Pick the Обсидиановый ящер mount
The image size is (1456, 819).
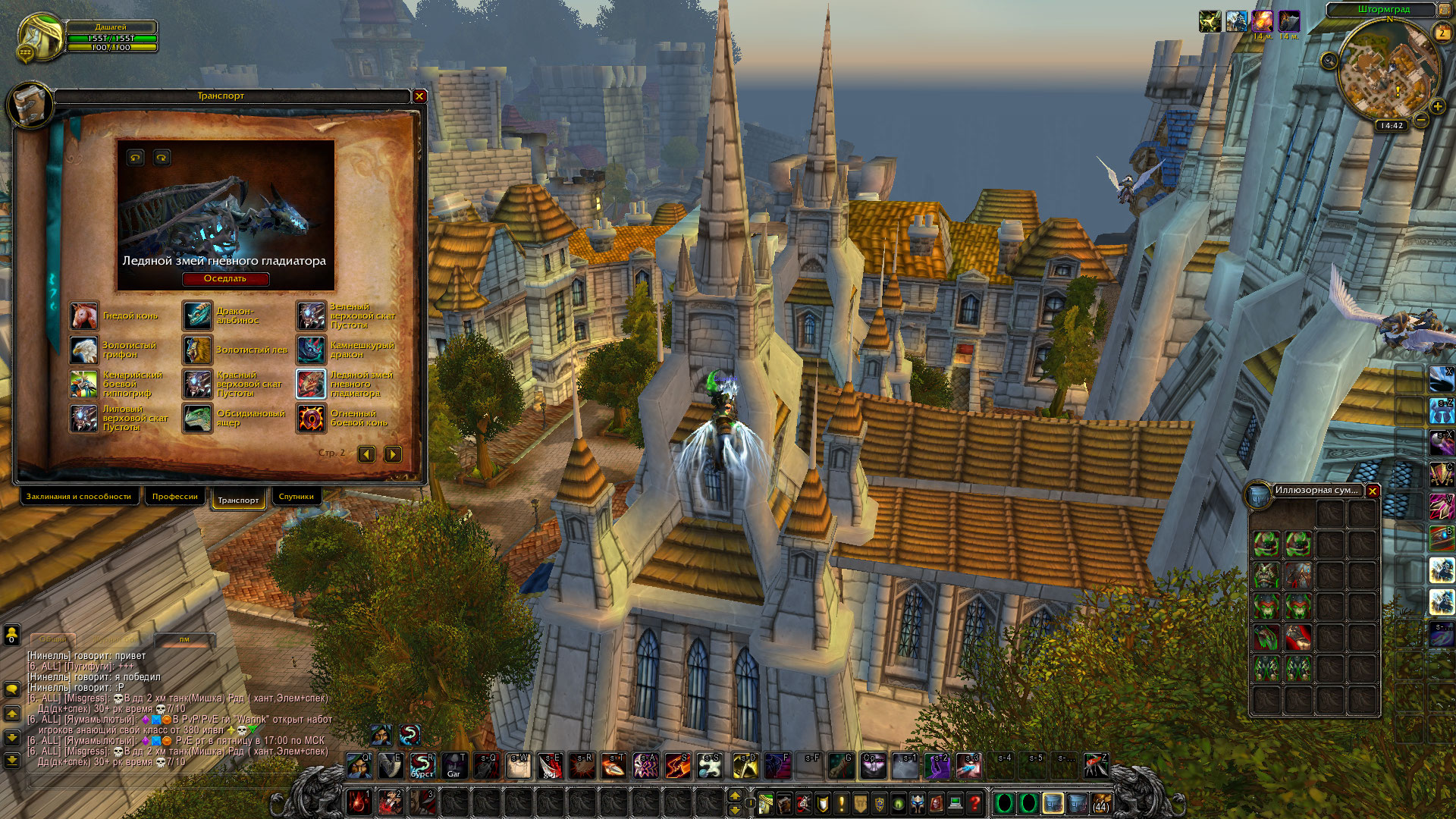[197, 419]
